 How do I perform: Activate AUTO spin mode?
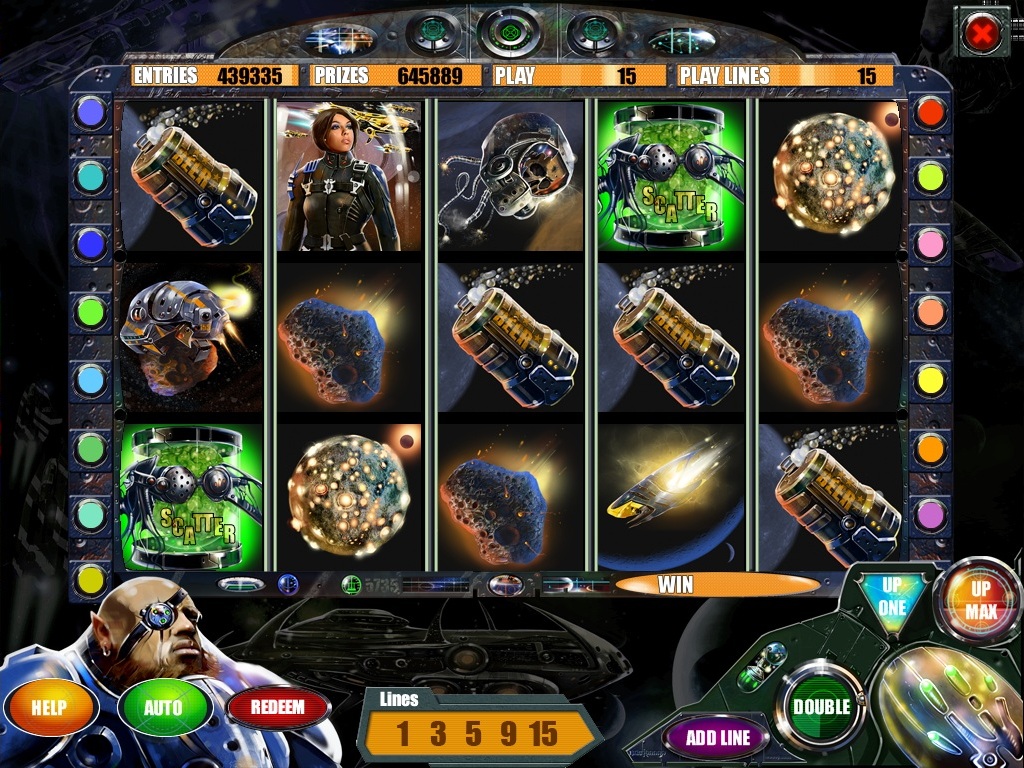[164, 708]
